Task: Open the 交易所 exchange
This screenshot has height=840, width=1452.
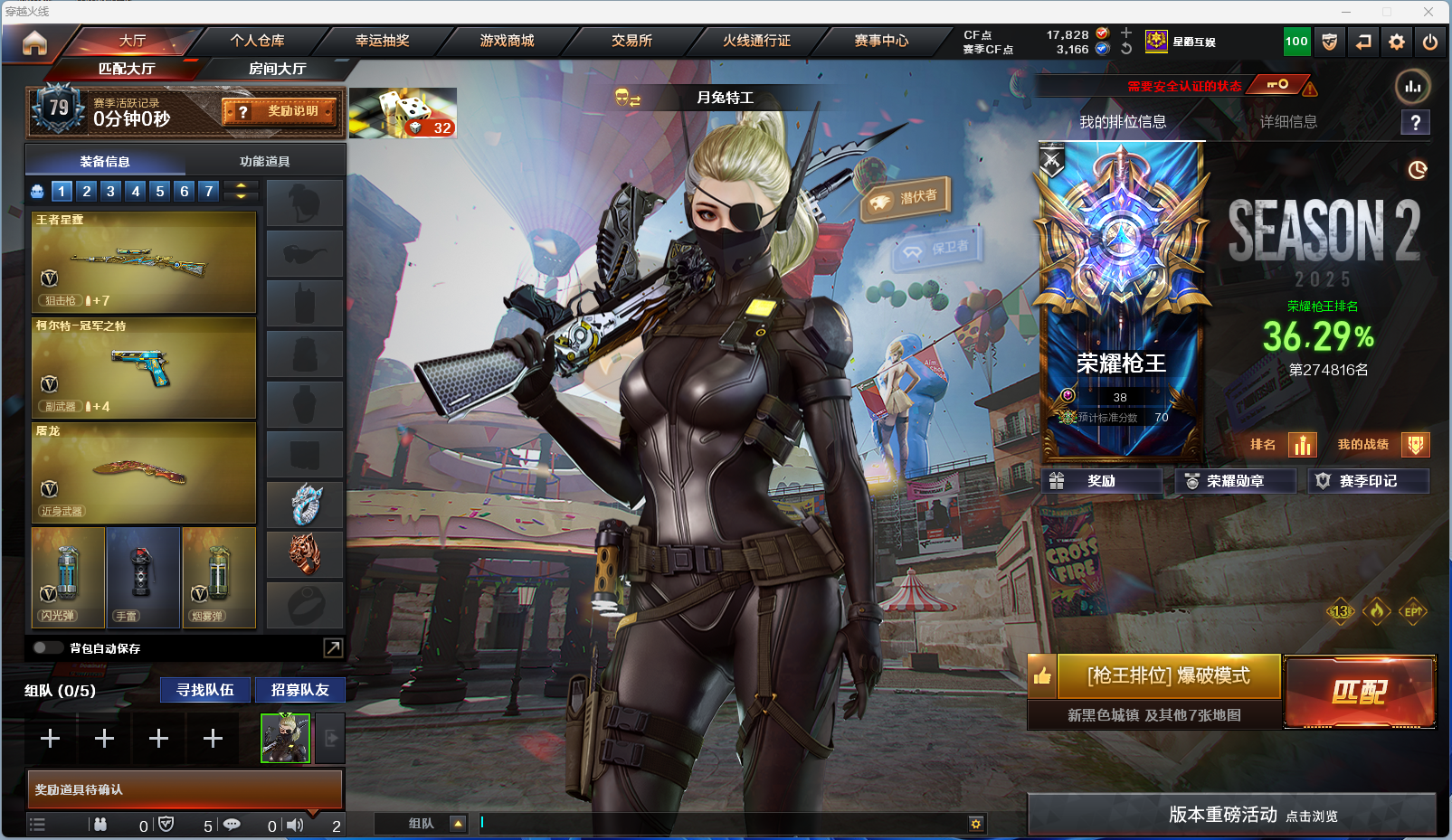Action: [x=631, y=41]
